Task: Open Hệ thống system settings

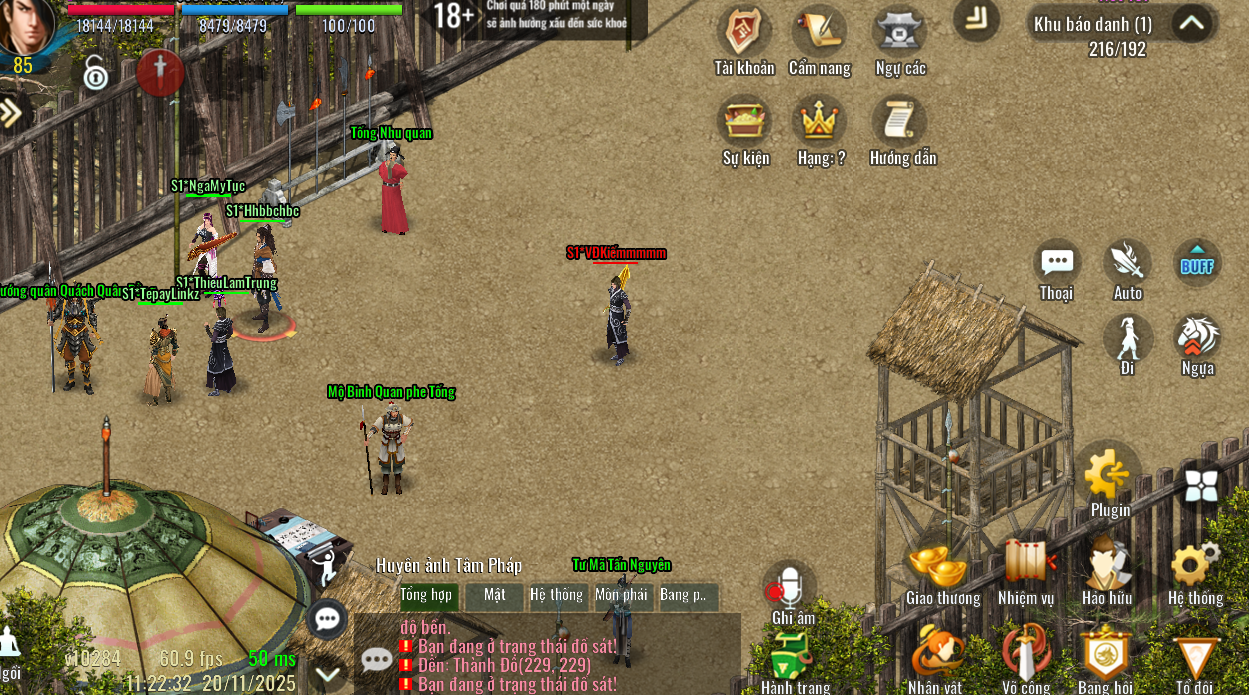Action: pos(1194,567)
